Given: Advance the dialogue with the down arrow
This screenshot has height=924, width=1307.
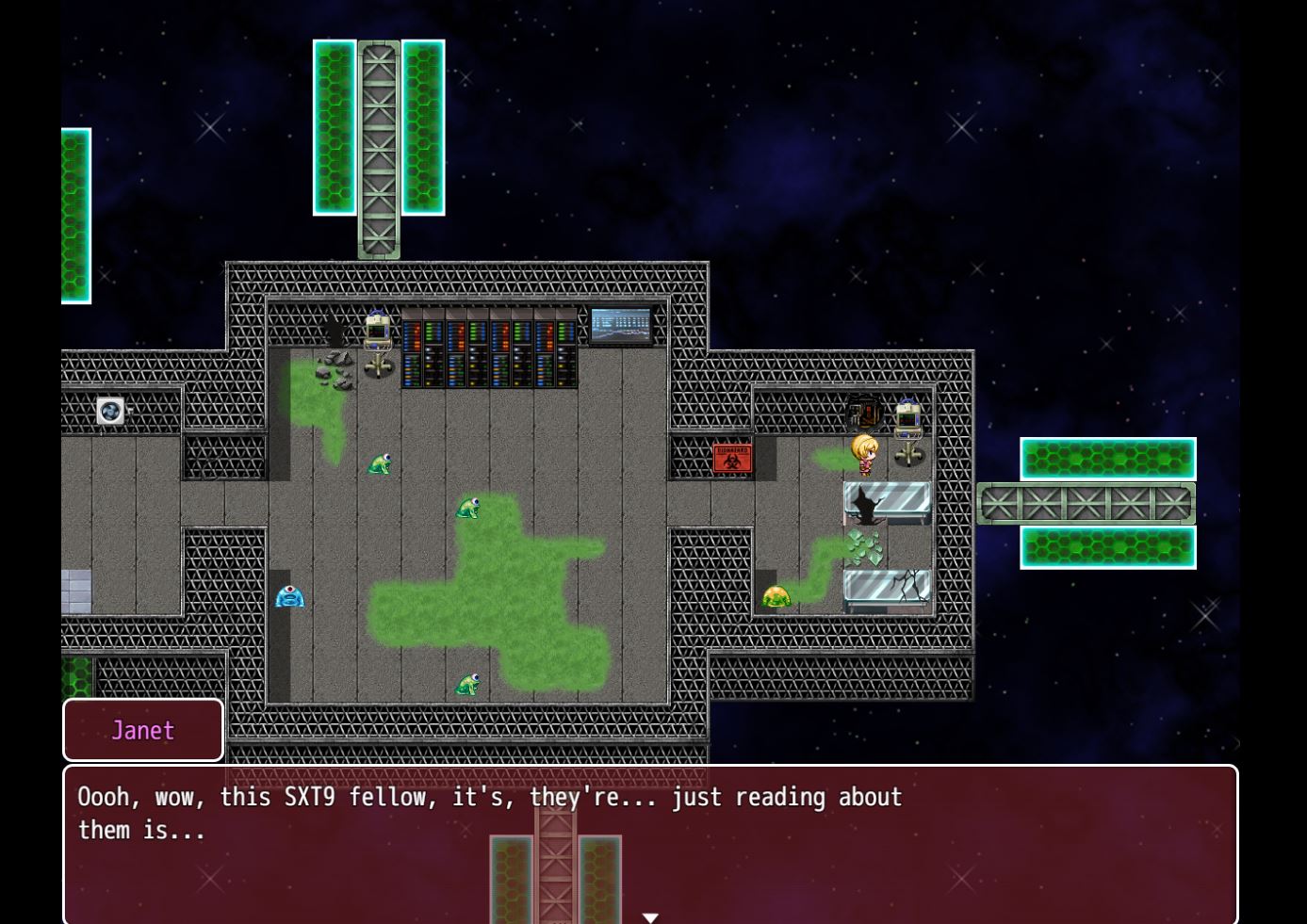Looking at the screenshot, I should [650, 917].
